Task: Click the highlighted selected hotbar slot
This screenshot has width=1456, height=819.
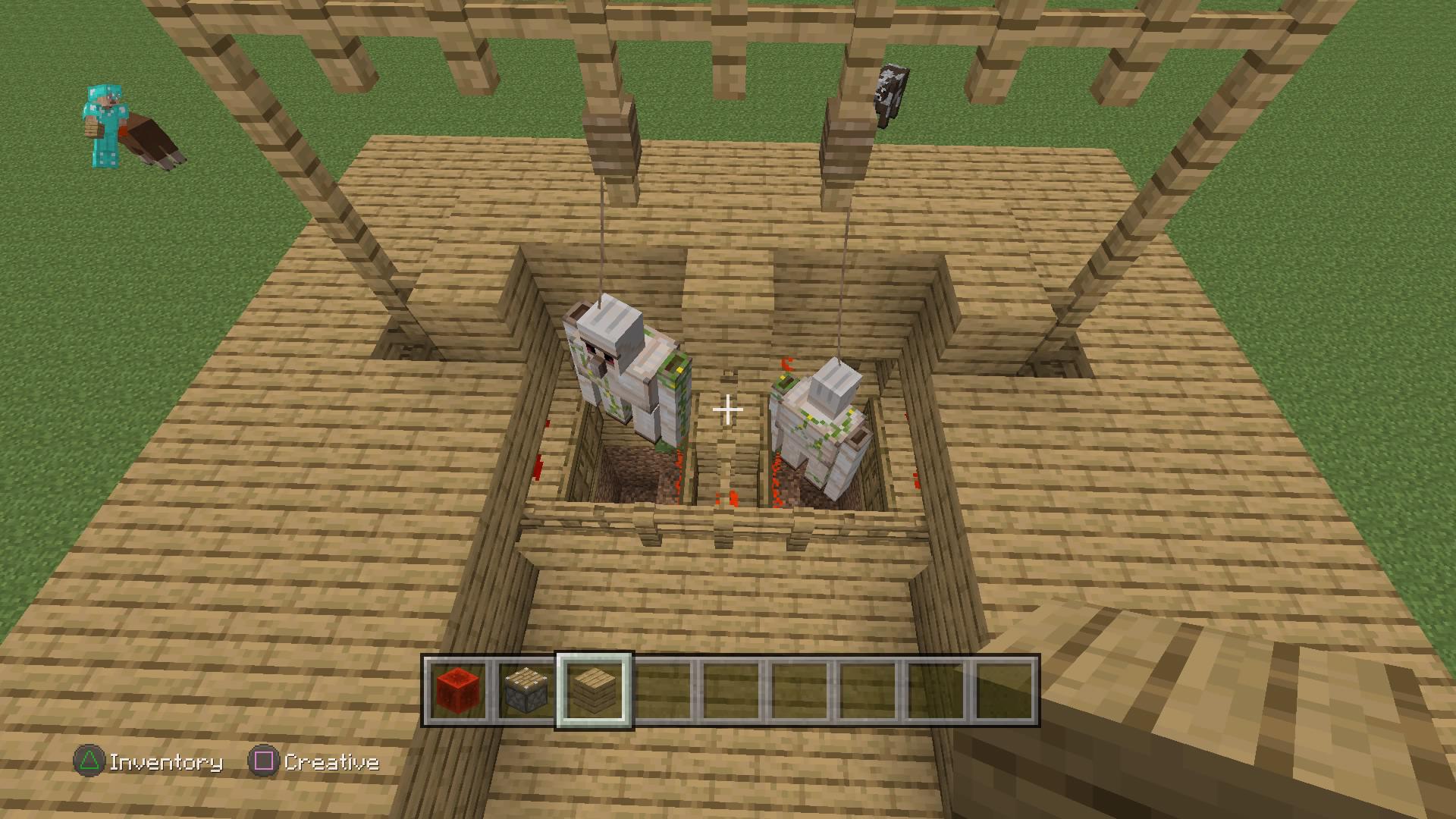Action: pyautogui.click(x=596, y=692)
